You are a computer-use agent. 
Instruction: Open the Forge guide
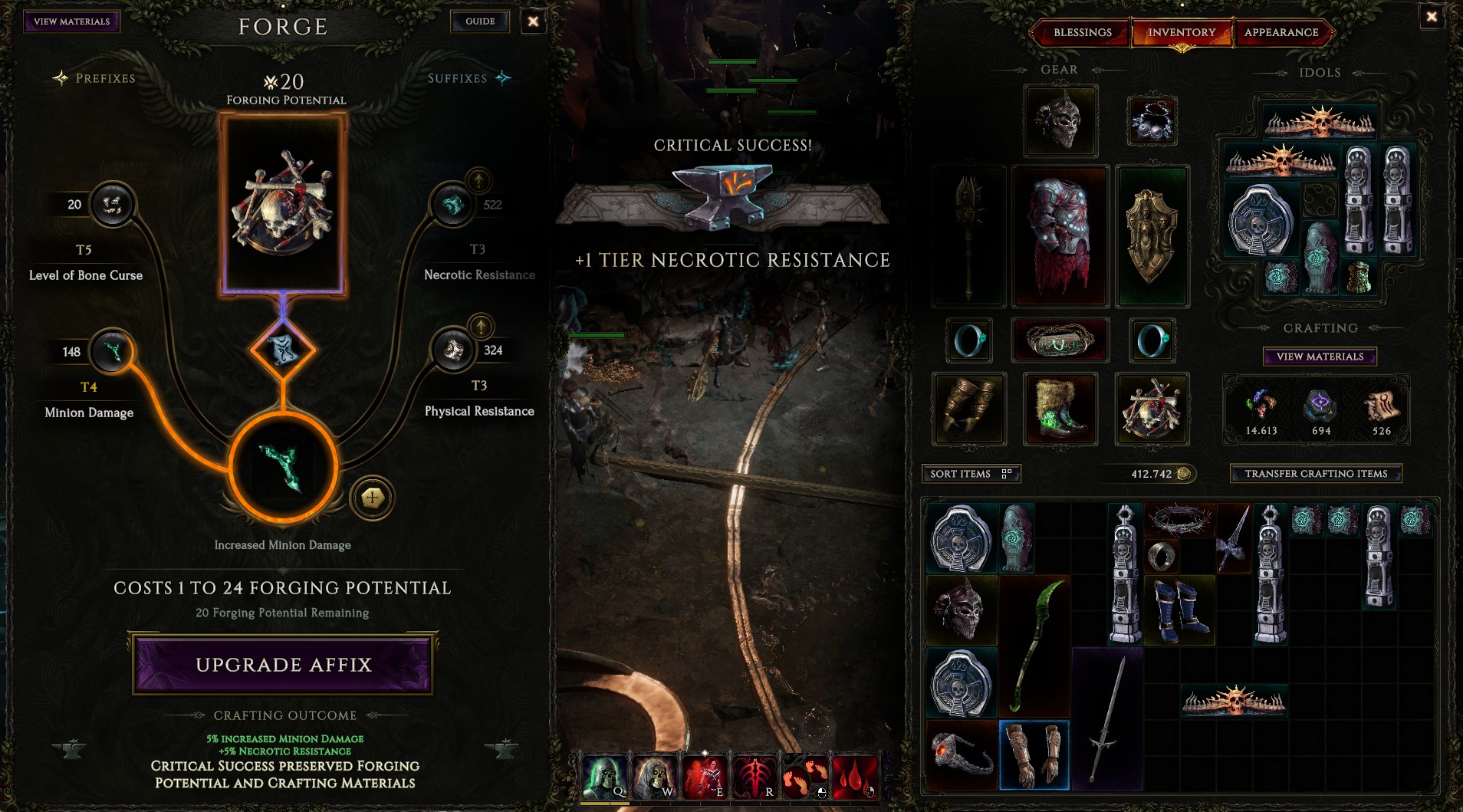click(480, 21)
